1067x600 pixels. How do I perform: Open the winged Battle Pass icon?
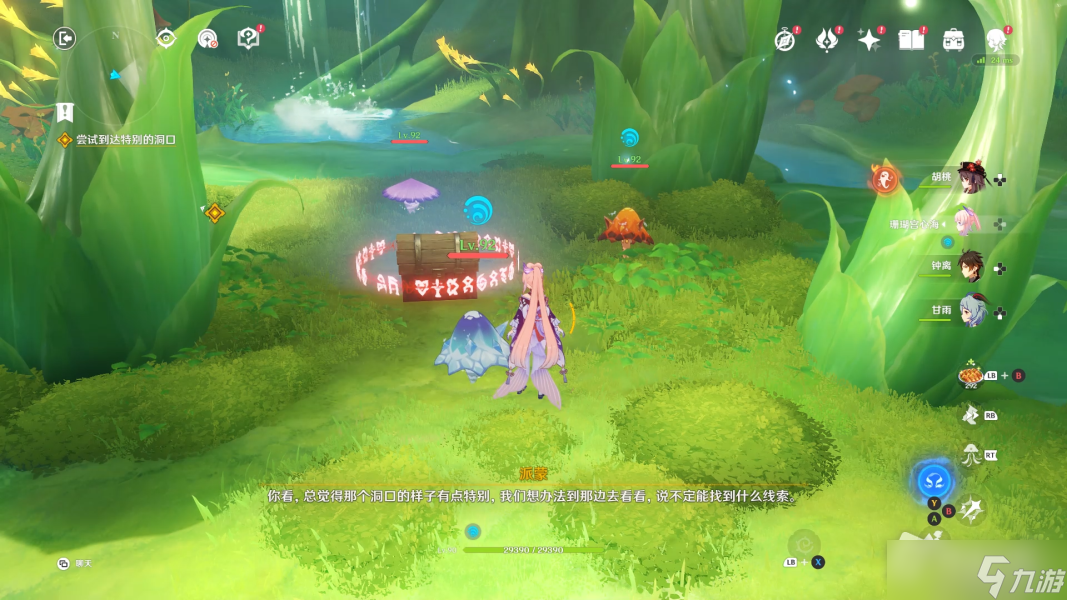click(827, 40)
